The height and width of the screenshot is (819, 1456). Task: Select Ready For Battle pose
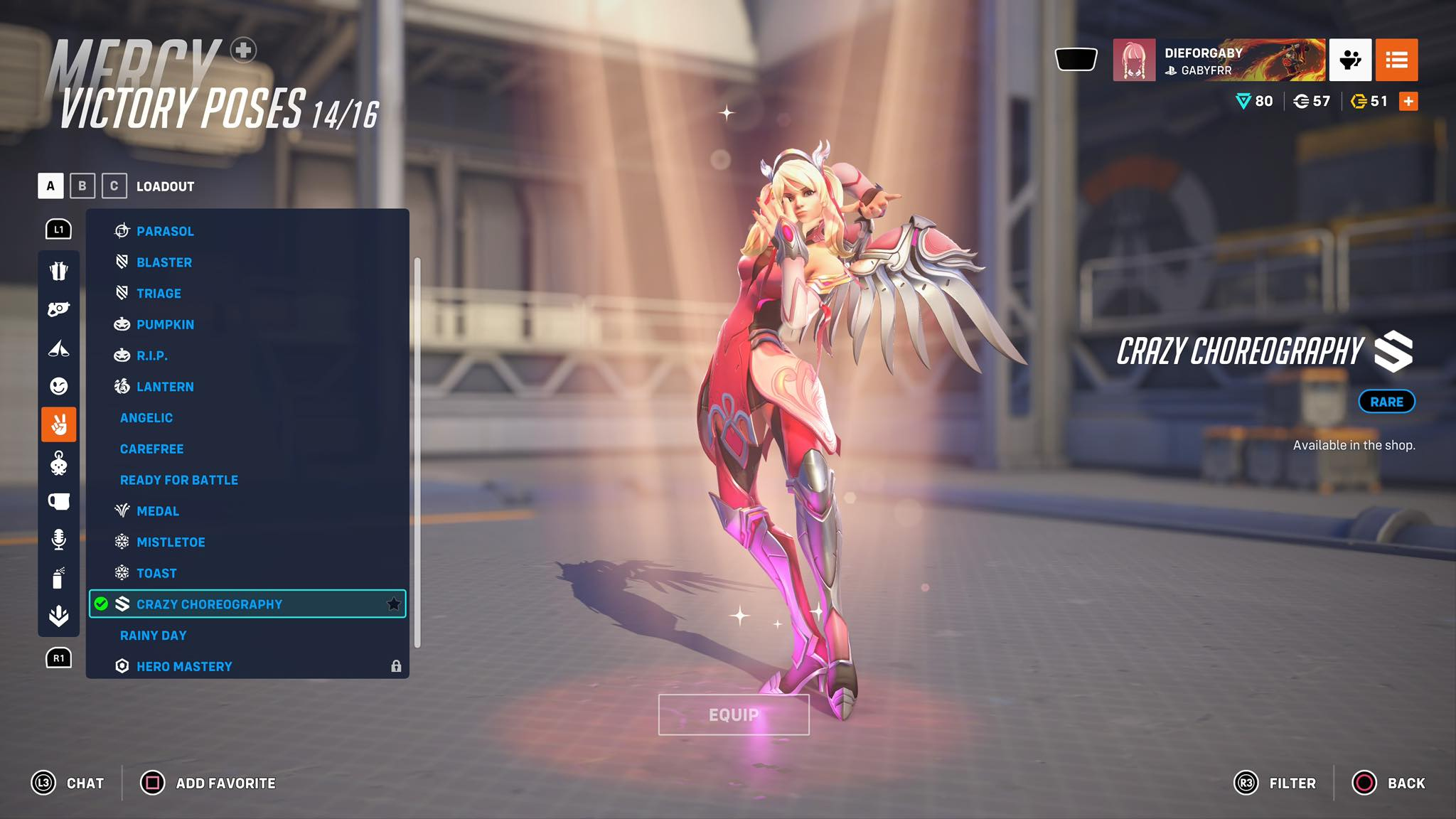(179, 480)
